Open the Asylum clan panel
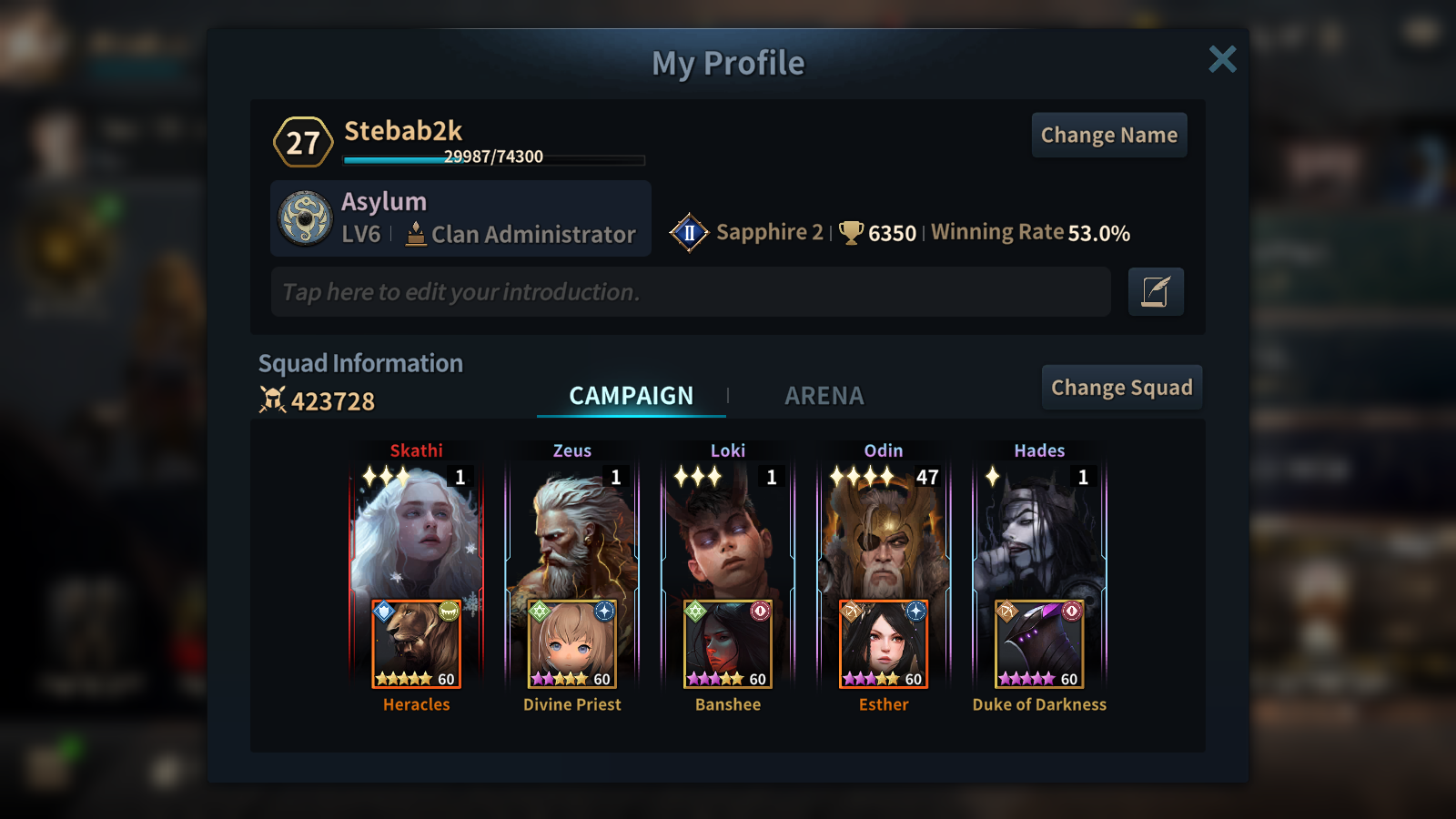 460,218
